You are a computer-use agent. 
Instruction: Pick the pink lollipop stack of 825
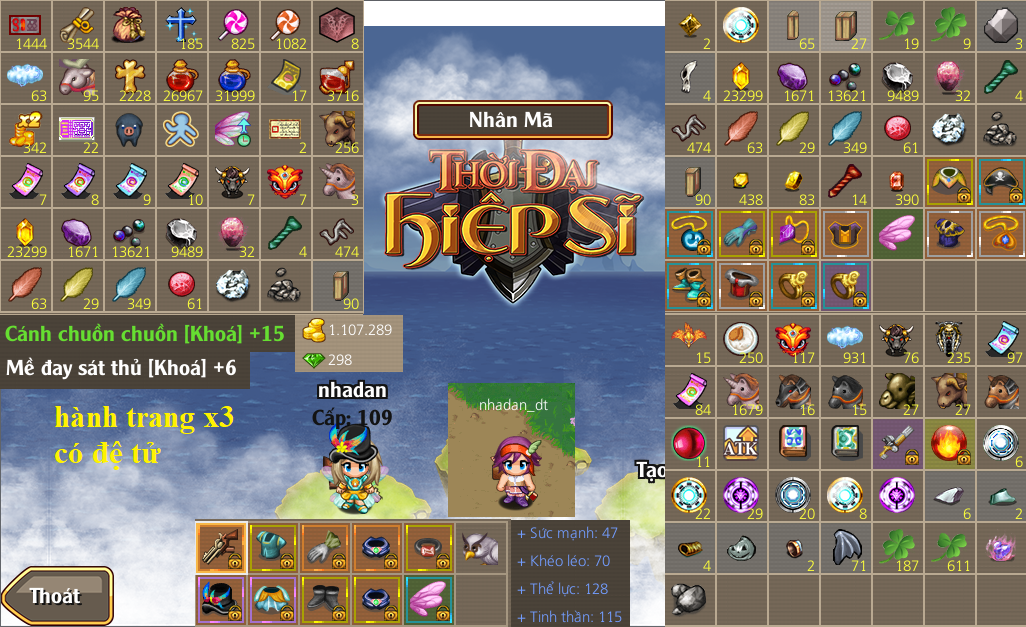[x=234, y=26]
